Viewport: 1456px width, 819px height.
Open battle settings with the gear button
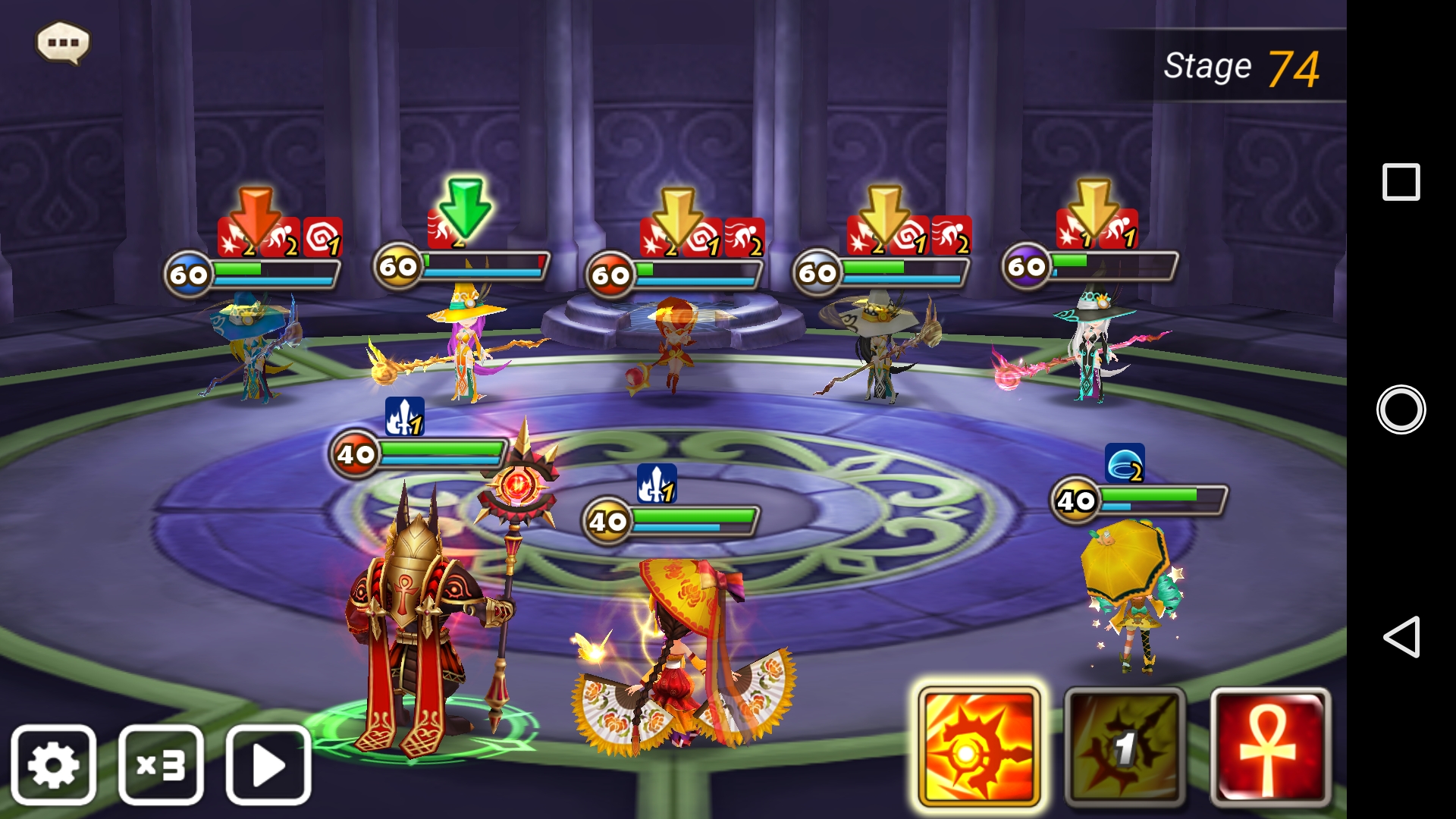tap(53, 764)
